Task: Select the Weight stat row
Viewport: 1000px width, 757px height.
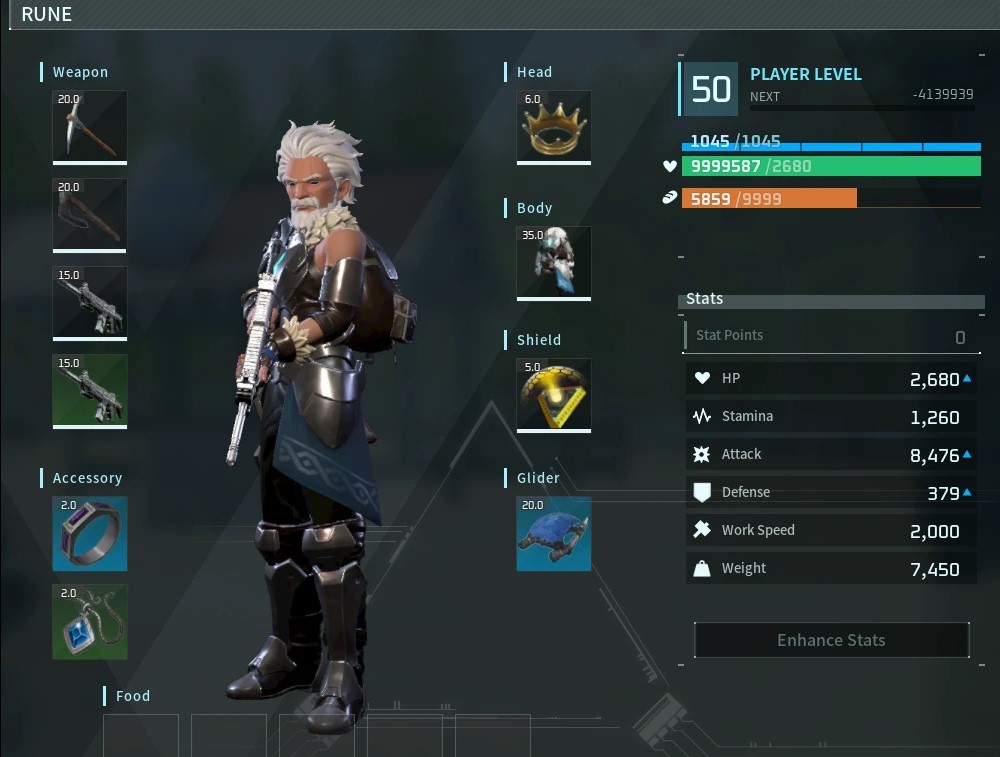Action: (x=831, y=569)
